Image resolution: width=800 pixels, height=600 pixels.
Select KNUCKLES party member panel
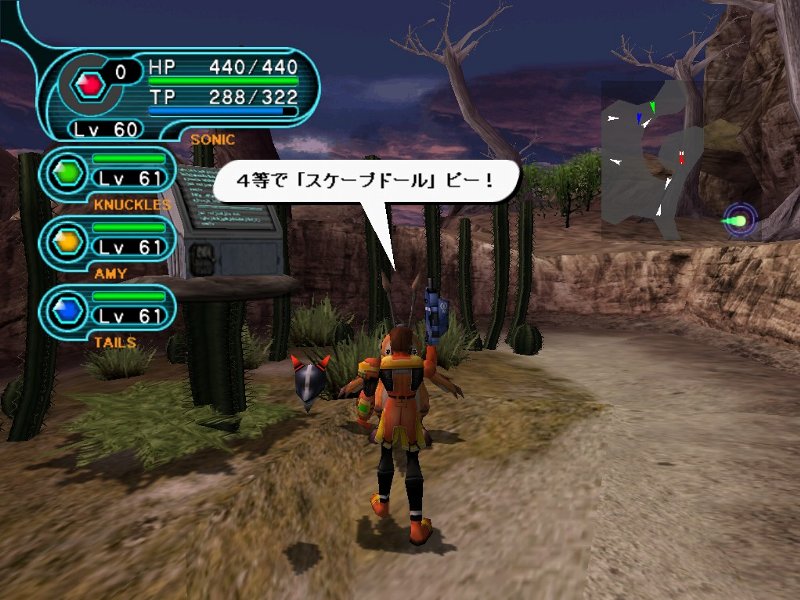[x=108, y=174]
